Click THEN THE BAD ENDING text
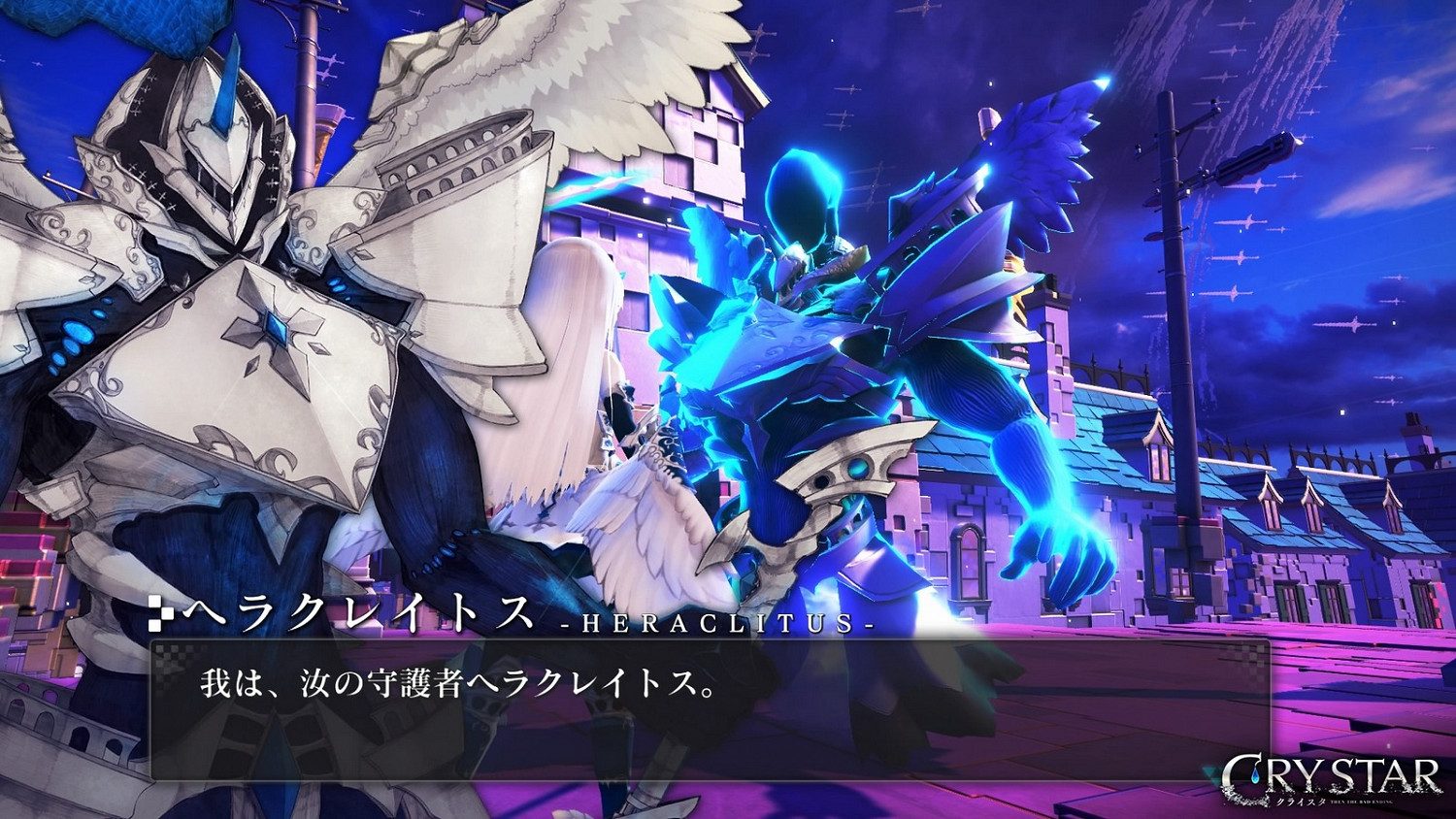The height and width of the screenshot is (819, 1456). pyautogui.click(x=1362, y=802)
